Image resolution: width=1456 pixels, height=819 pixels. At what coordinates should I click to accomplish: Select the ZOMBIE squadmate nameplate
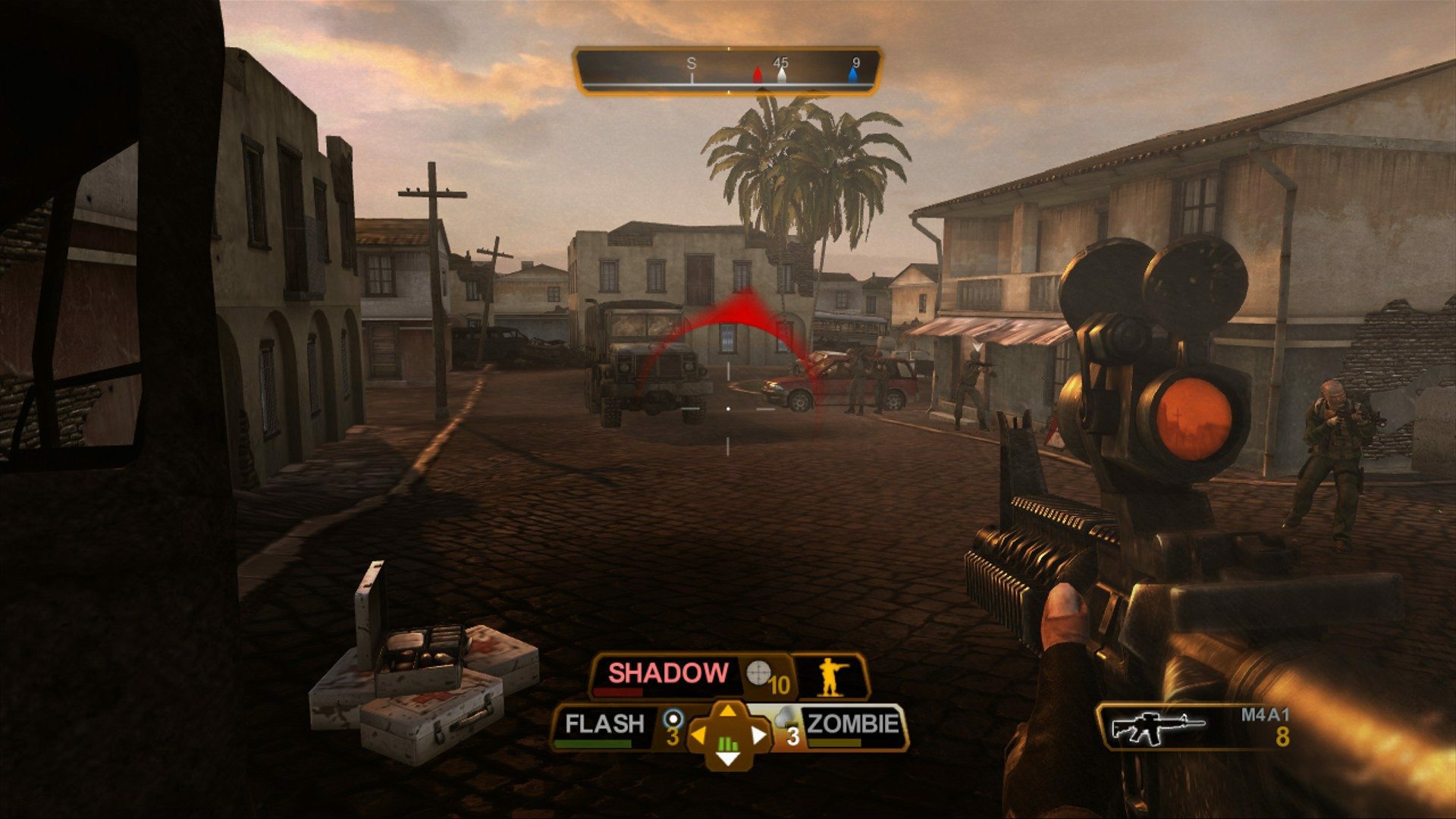click(851, 723)
